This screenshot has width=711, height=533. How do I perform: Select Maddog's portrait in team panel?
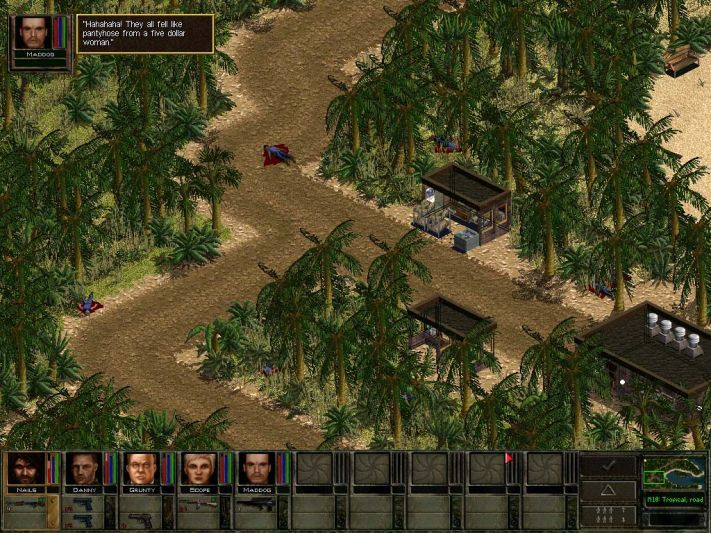pyautogui.click(x=256, y=468)
